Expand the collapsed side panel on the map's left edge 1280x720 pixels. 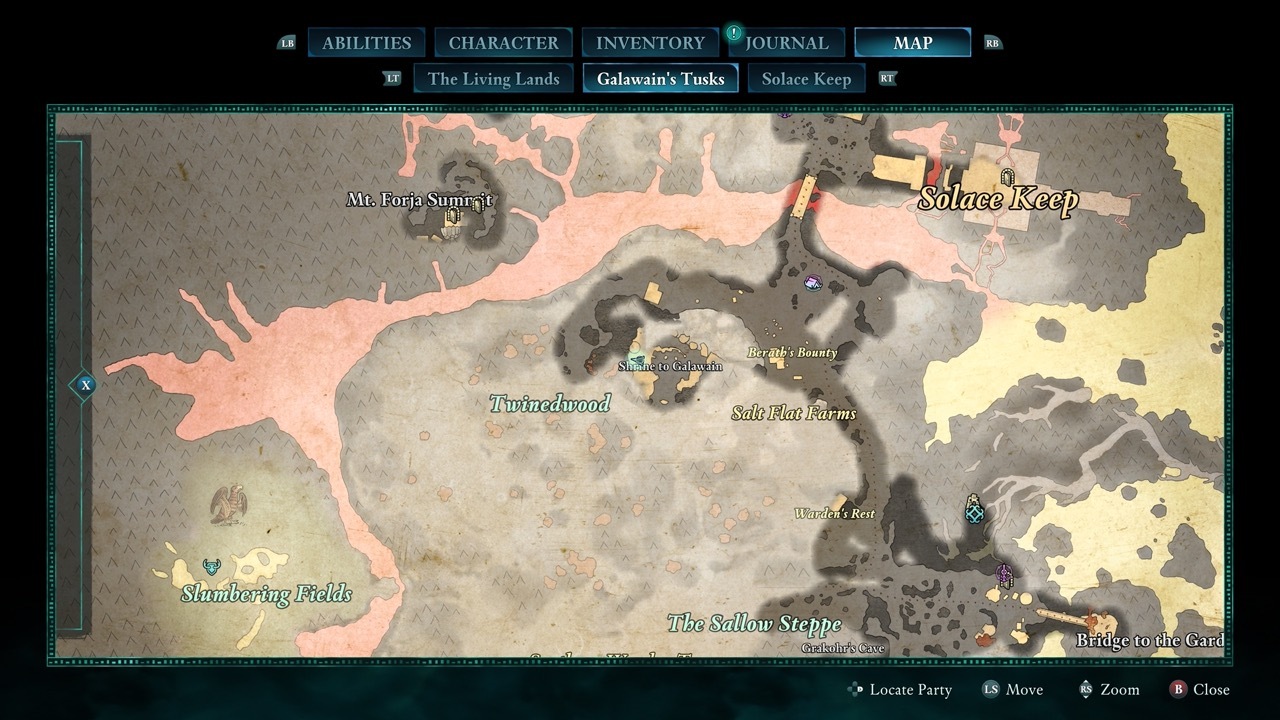tap(86, 385)
